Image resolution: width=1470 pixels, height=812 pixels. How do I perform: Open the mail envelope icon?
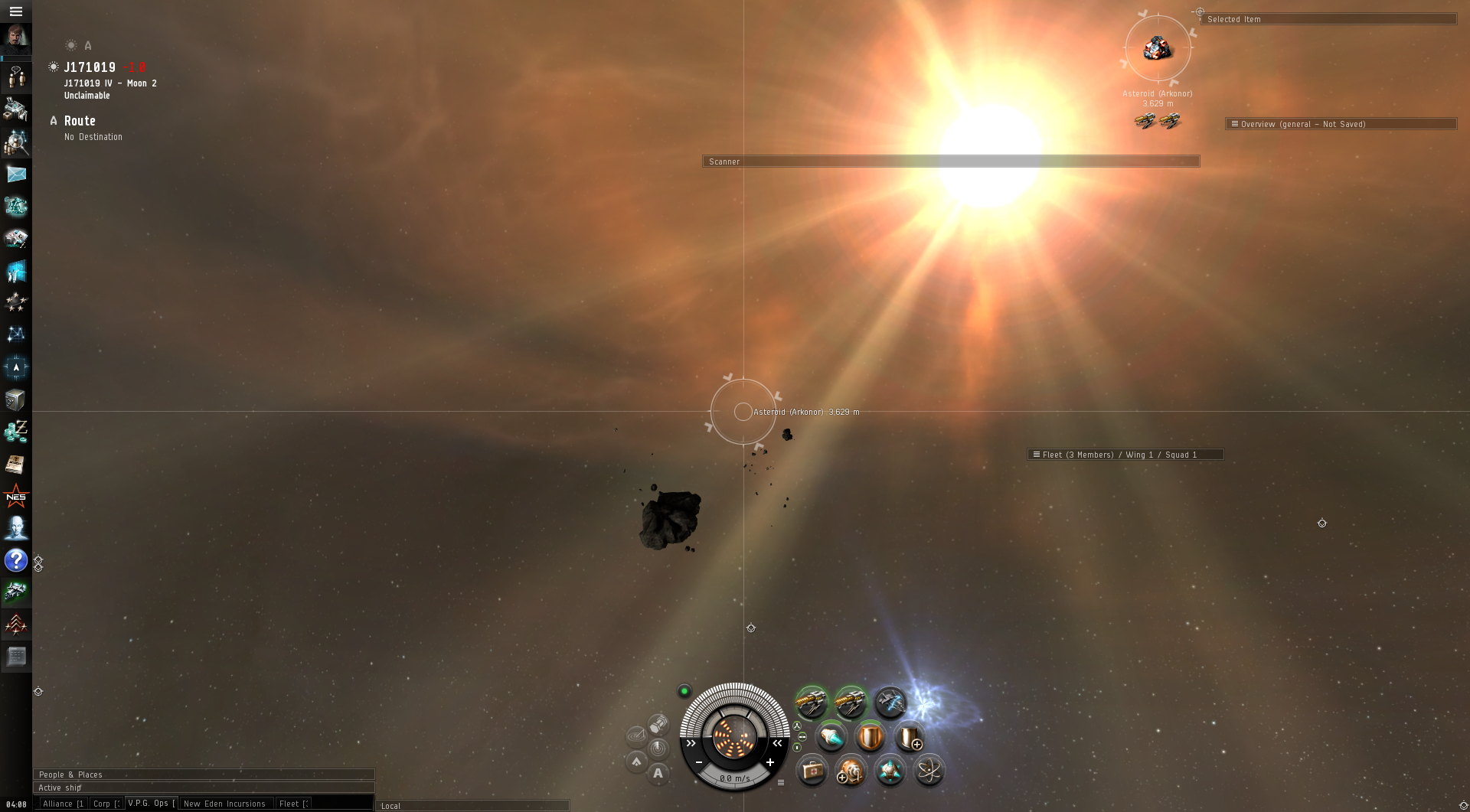tap(15, 174)
